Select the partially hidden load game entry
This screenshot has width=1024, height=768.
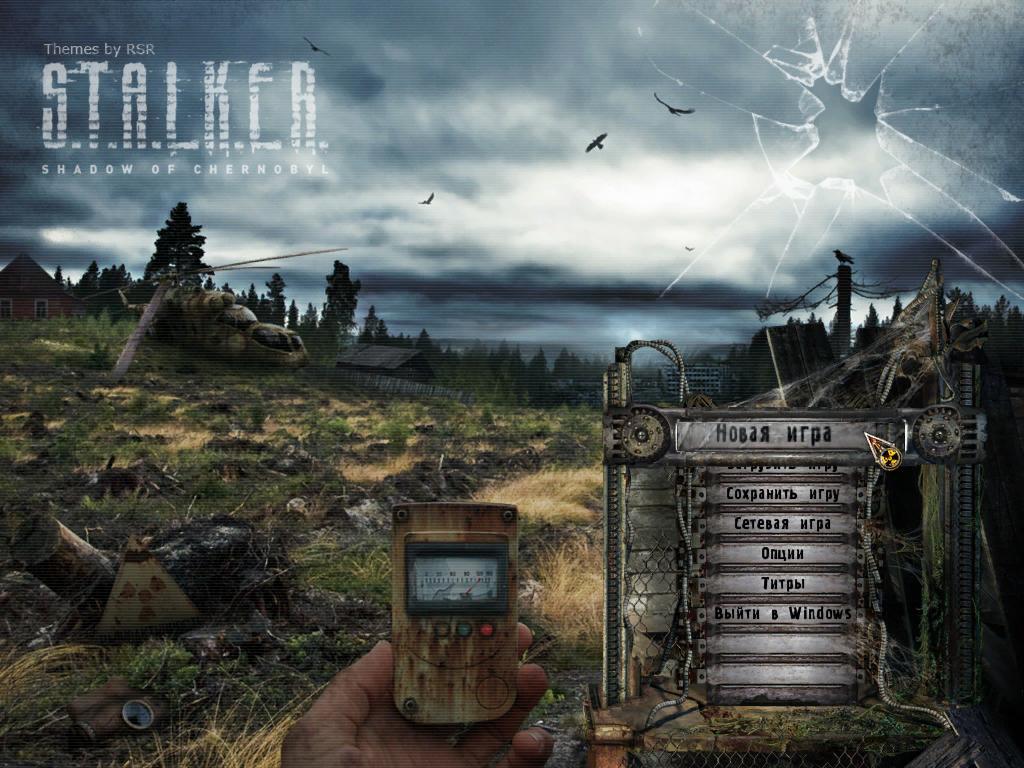pyautogui.click(x=782, y=467)
